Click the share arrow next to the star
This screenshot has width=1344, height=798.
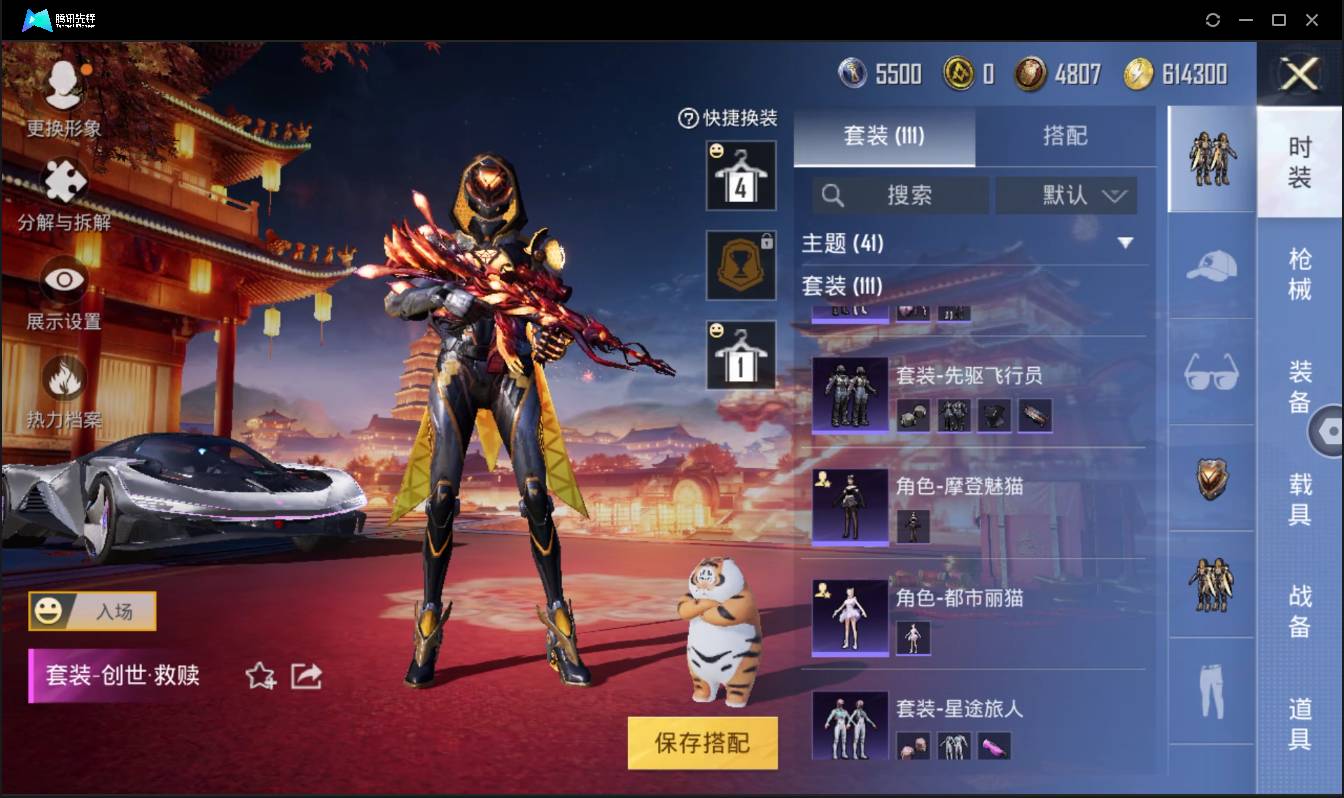[x=305, y=676]
